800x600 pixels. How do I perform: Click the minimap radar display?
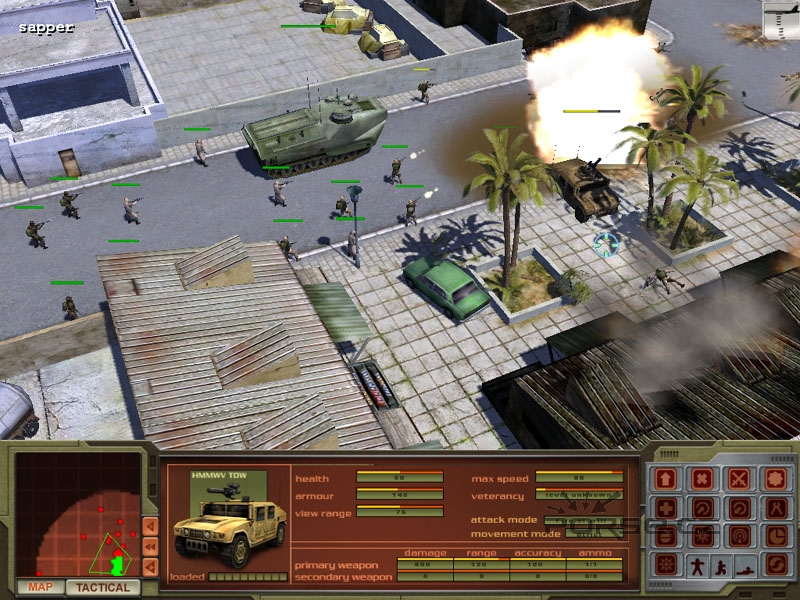(x=78, y=517)
